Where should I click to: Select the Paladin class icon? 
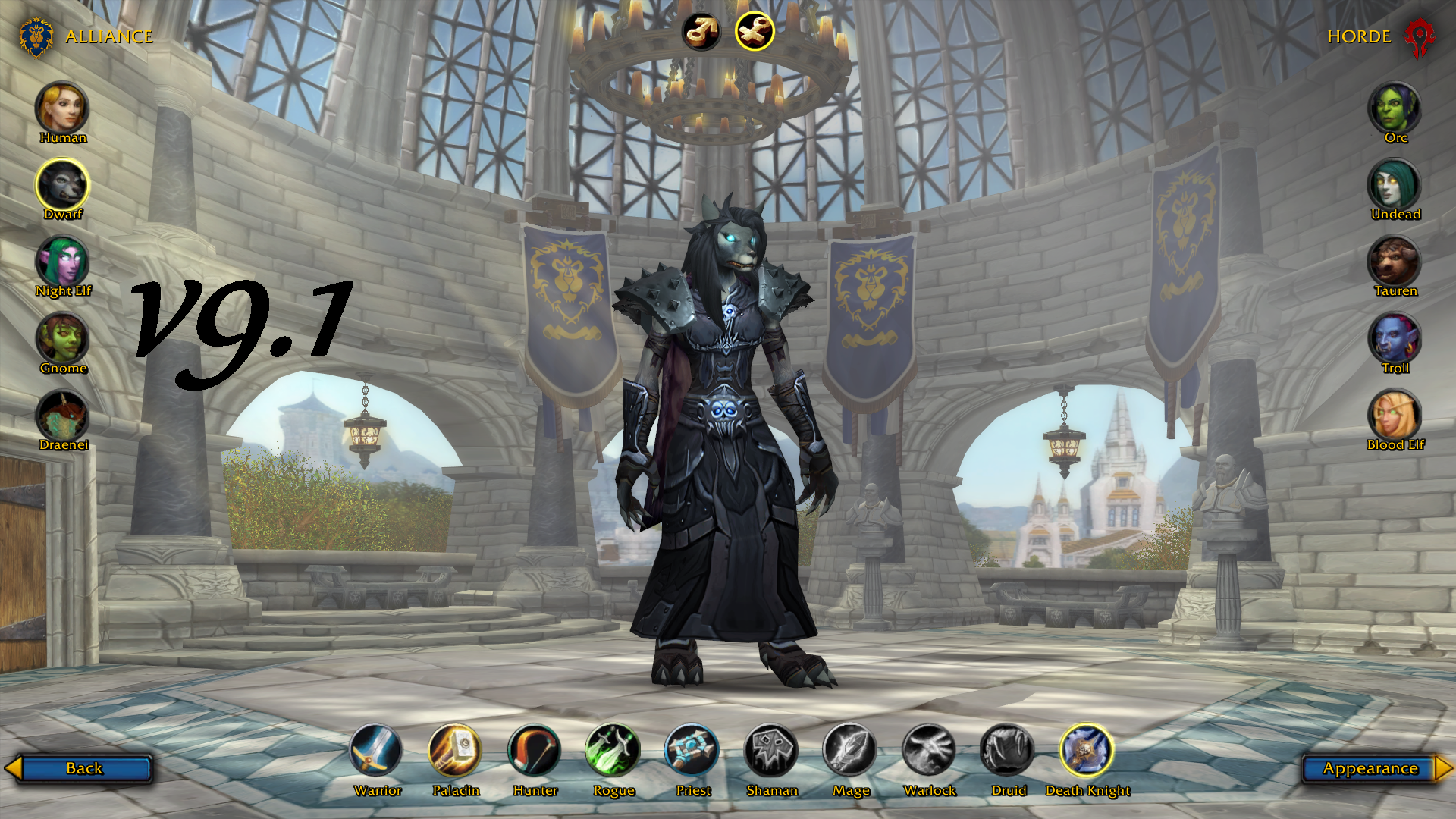point(455,751)
